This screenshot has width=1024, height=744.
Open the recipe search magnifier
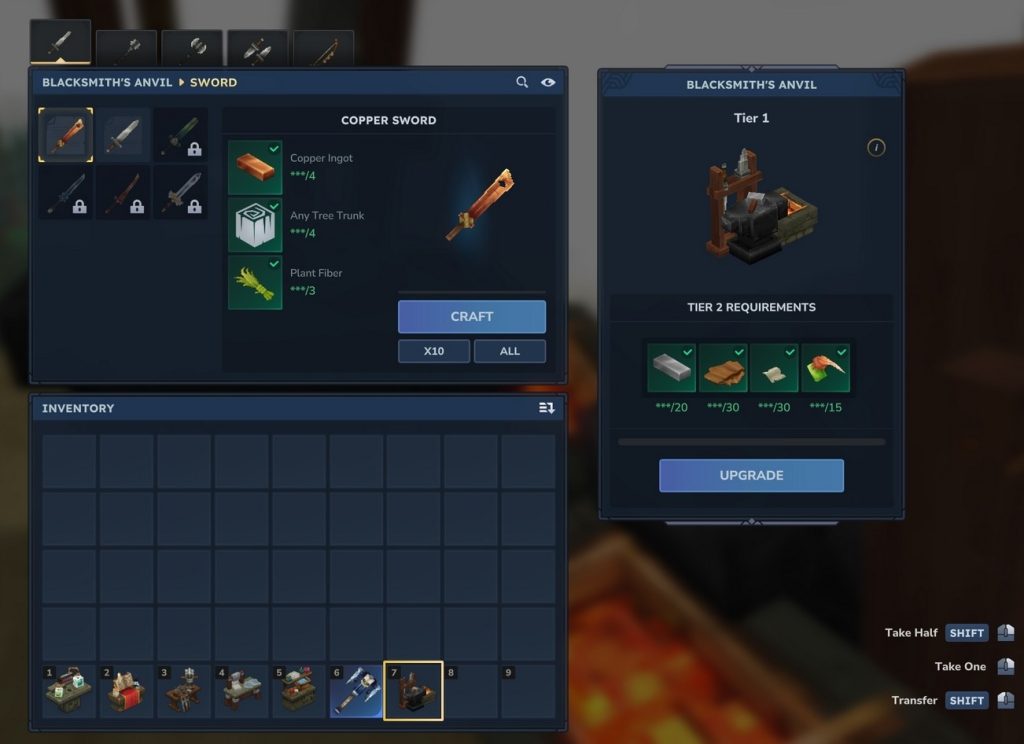[522, 82]
